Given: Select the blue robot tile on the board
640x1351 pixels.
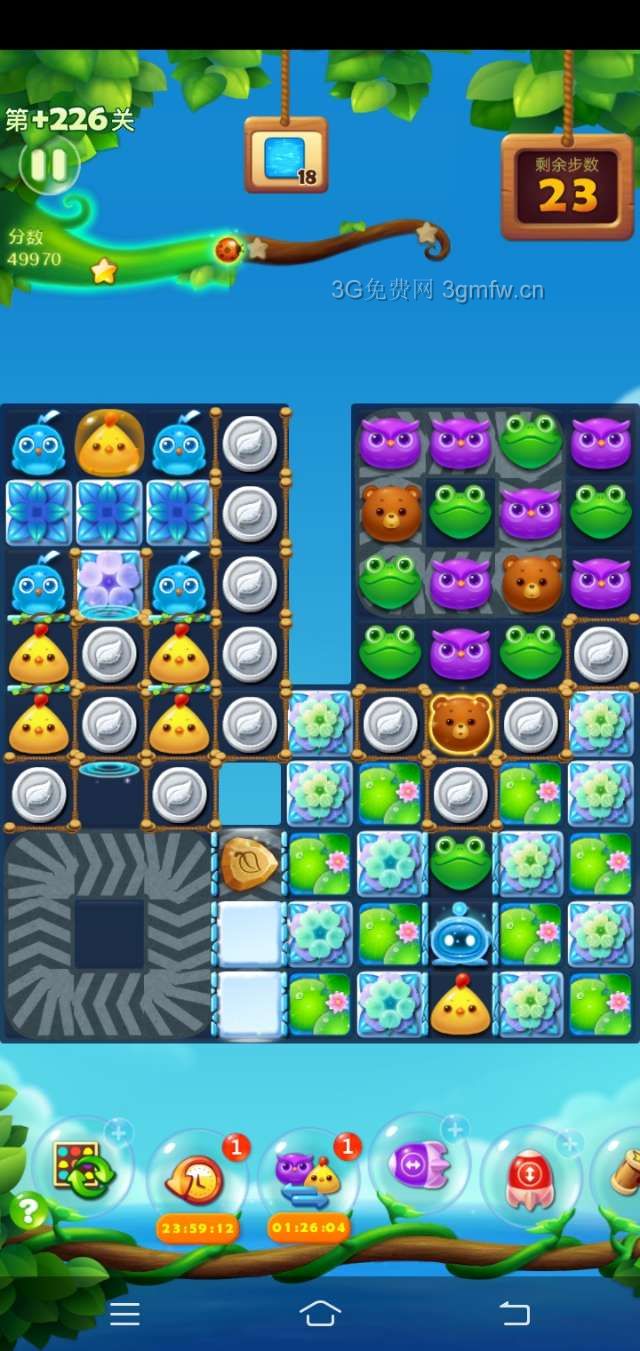Looking at the screenshot, I should click(460, 934).
